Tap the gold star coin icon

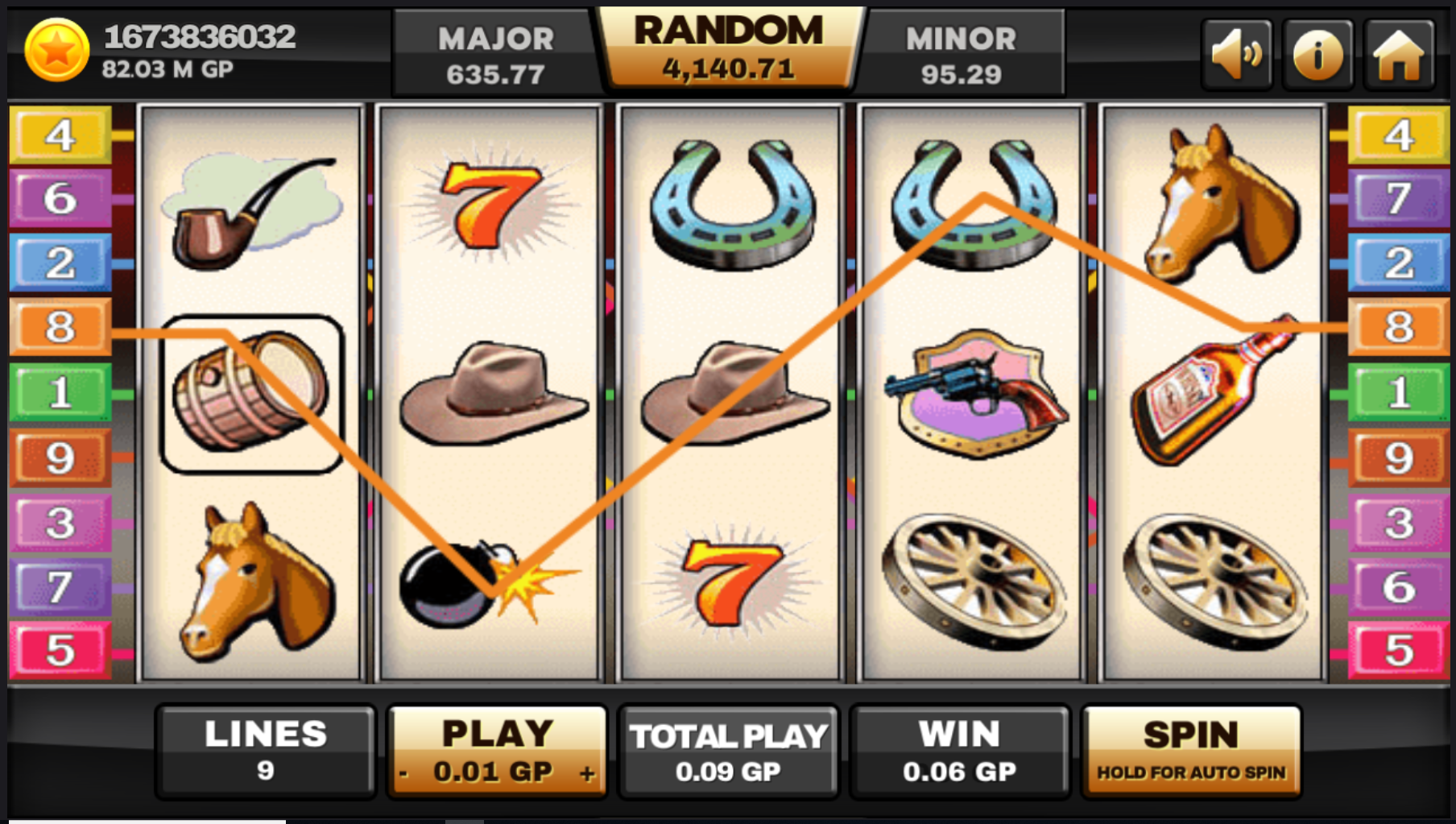[x=56, y=51]
